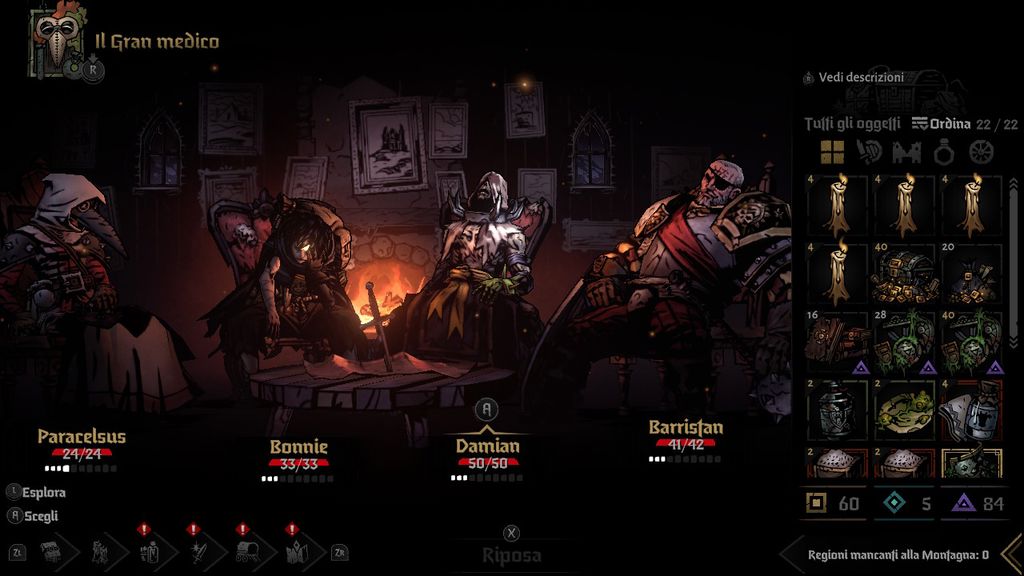Choose Bonnie from the party lineup
The height and width of the screenshot is (576, 1024).
[298, 447]
